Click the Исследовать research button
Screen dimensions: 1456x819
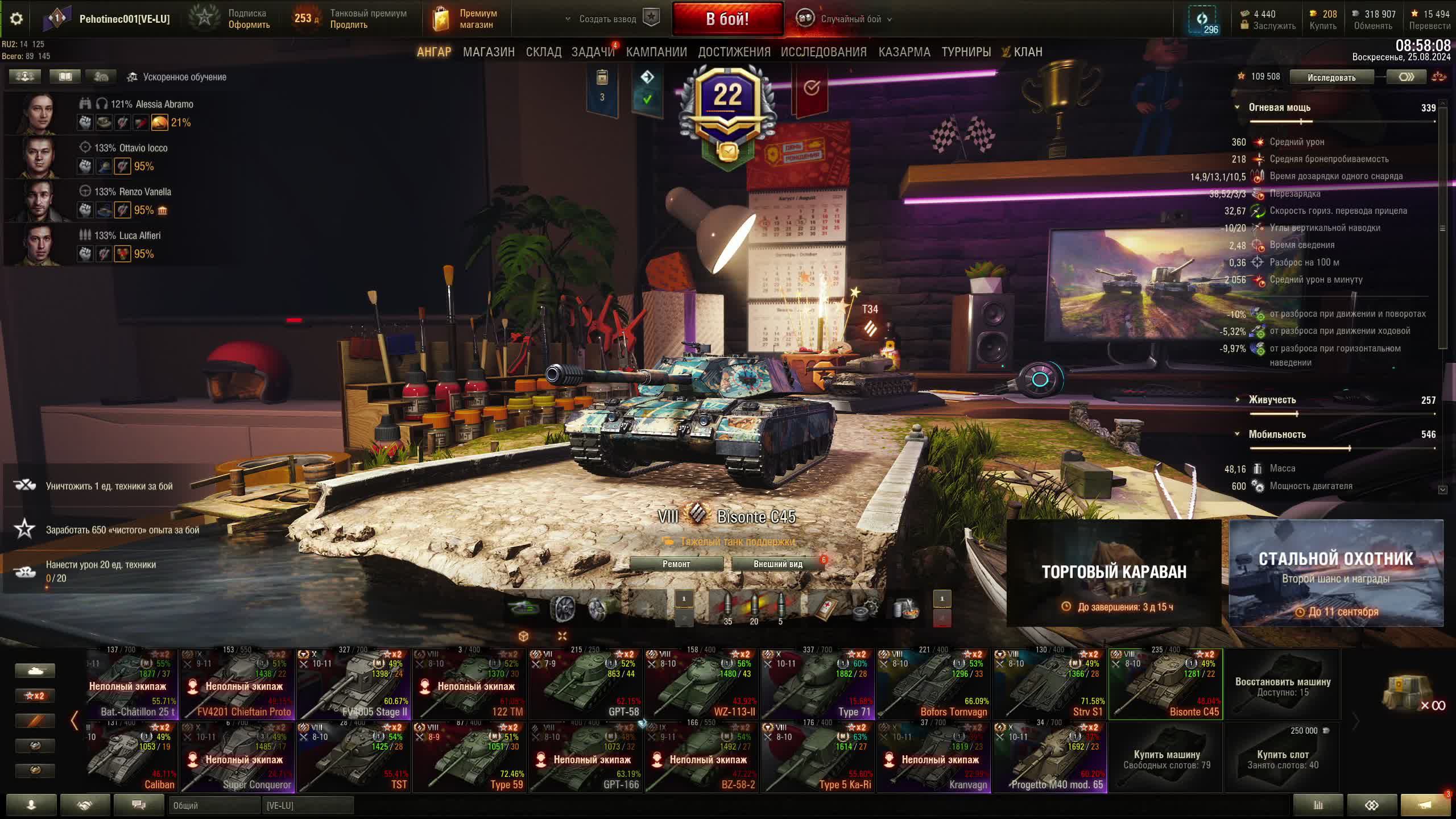click(1331, 77)
